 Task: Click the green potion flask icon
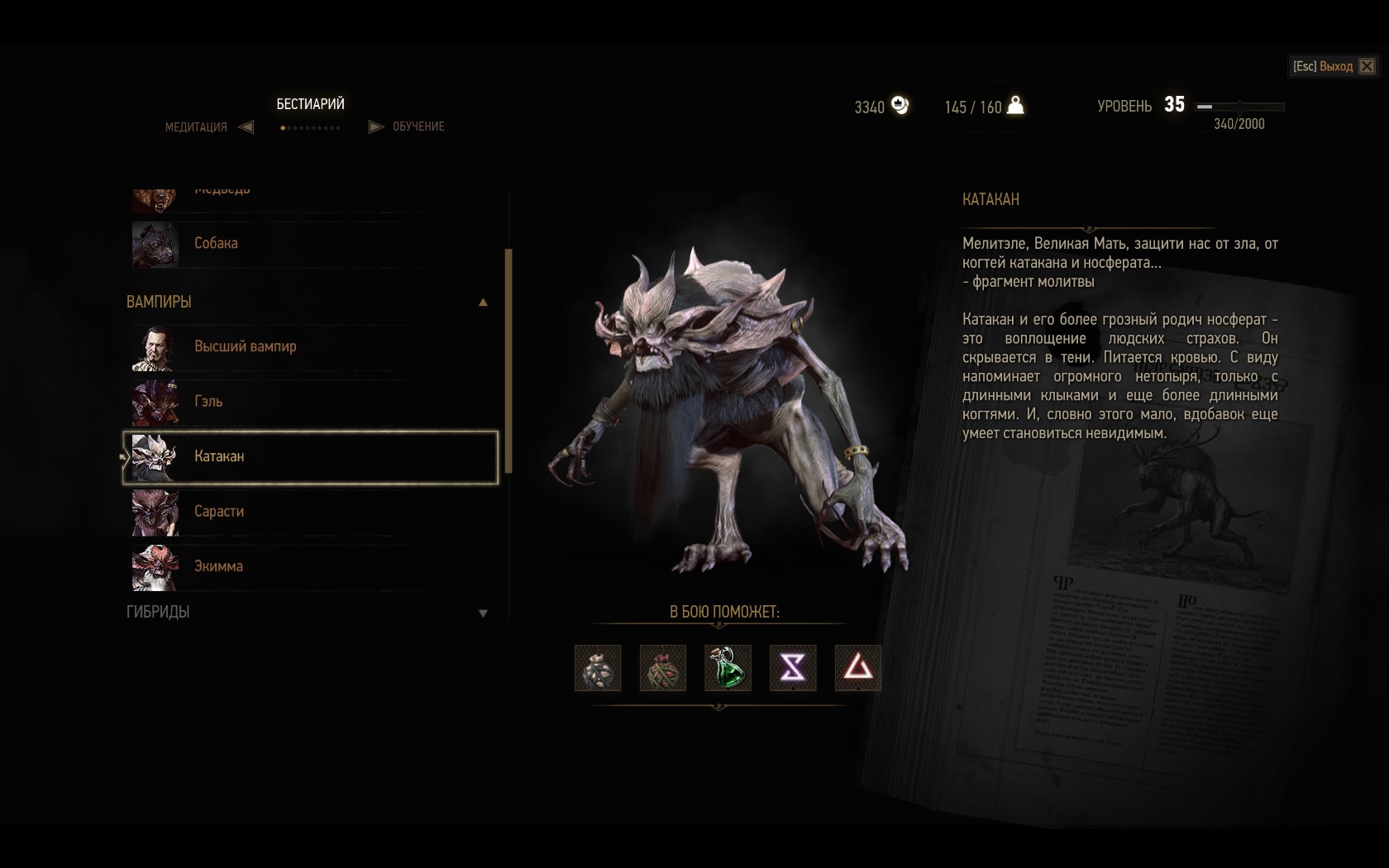point(728,667)
